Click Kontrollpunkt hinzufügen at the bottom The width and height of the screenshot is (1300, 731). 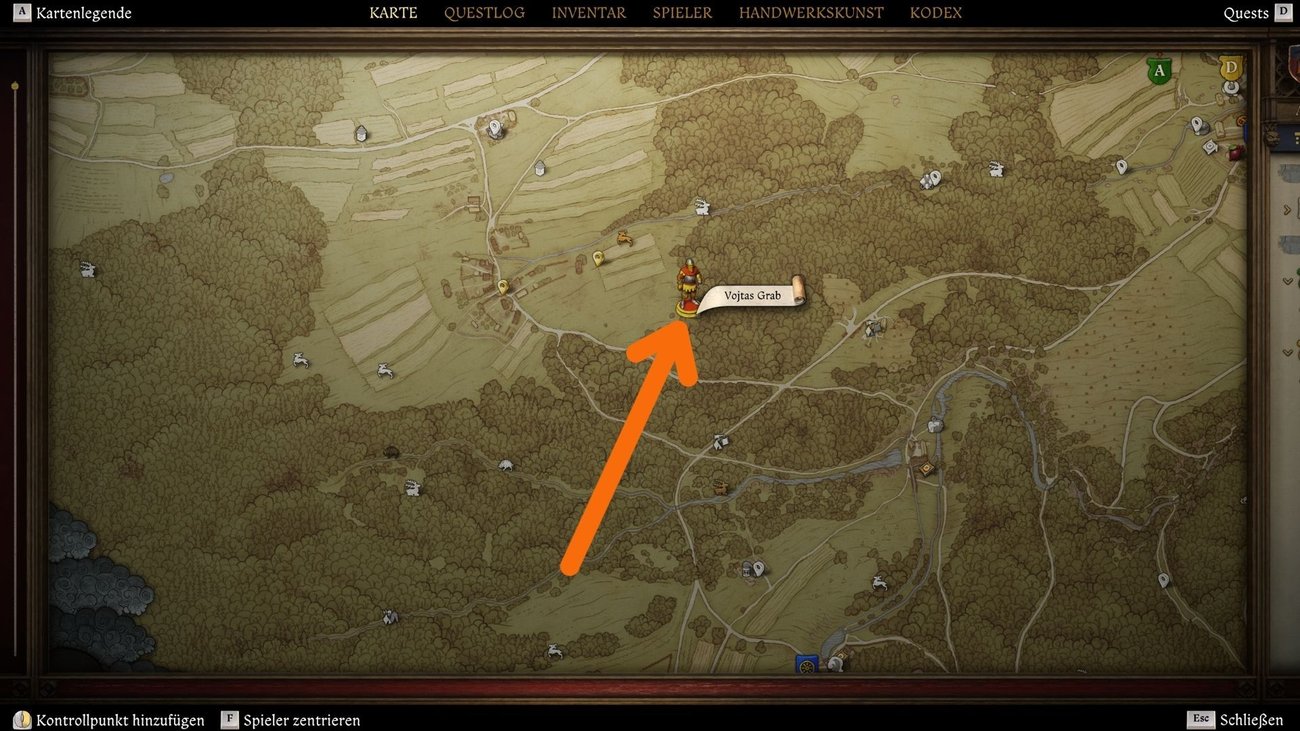pyautogui.click(x=119, y=719)
